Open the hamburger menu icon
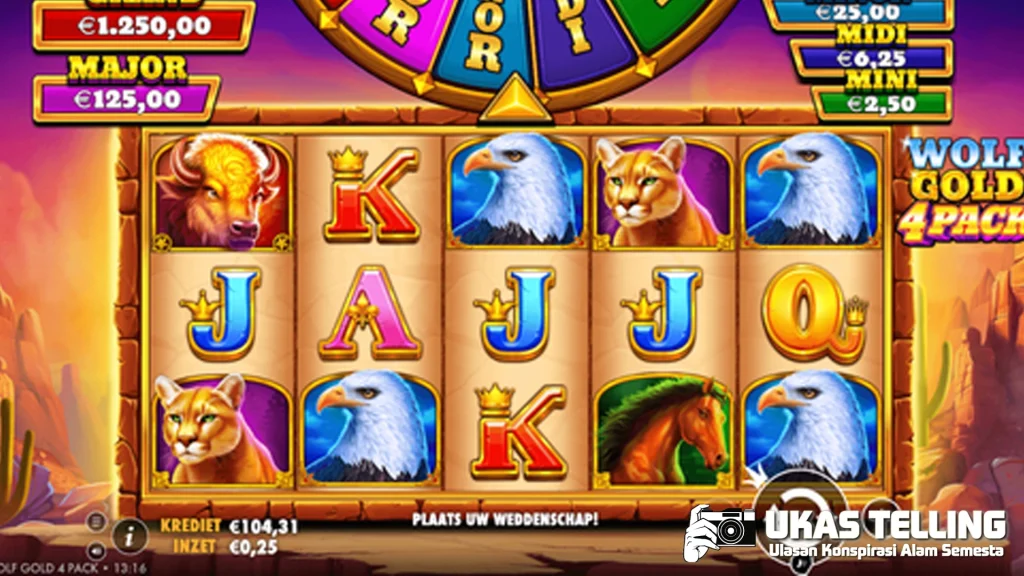This screenshot has width=1024, height=576. (97, 521)
